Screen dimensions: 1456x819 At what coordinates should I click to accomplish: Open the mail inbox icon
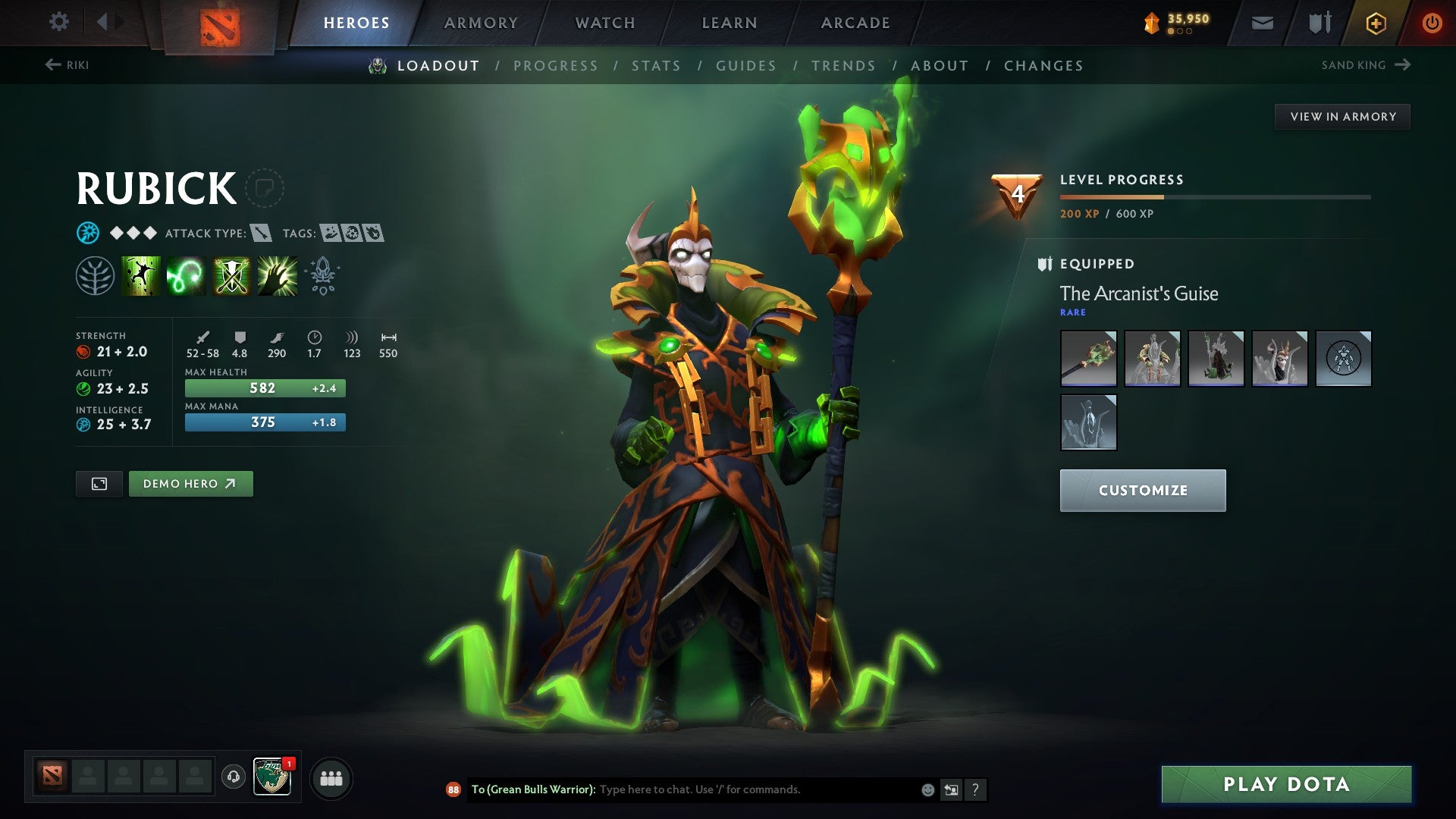point(1262,23)
